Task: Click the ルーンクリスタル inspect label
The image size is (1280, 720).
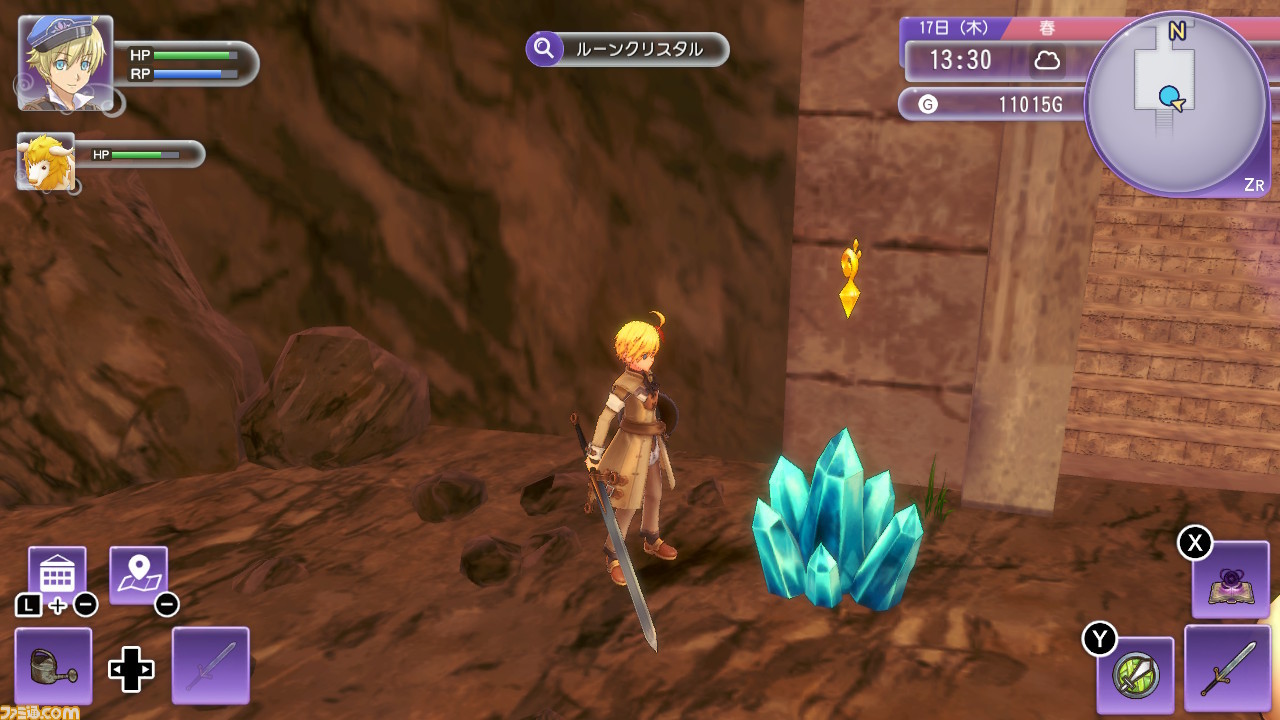Action: 628,49
